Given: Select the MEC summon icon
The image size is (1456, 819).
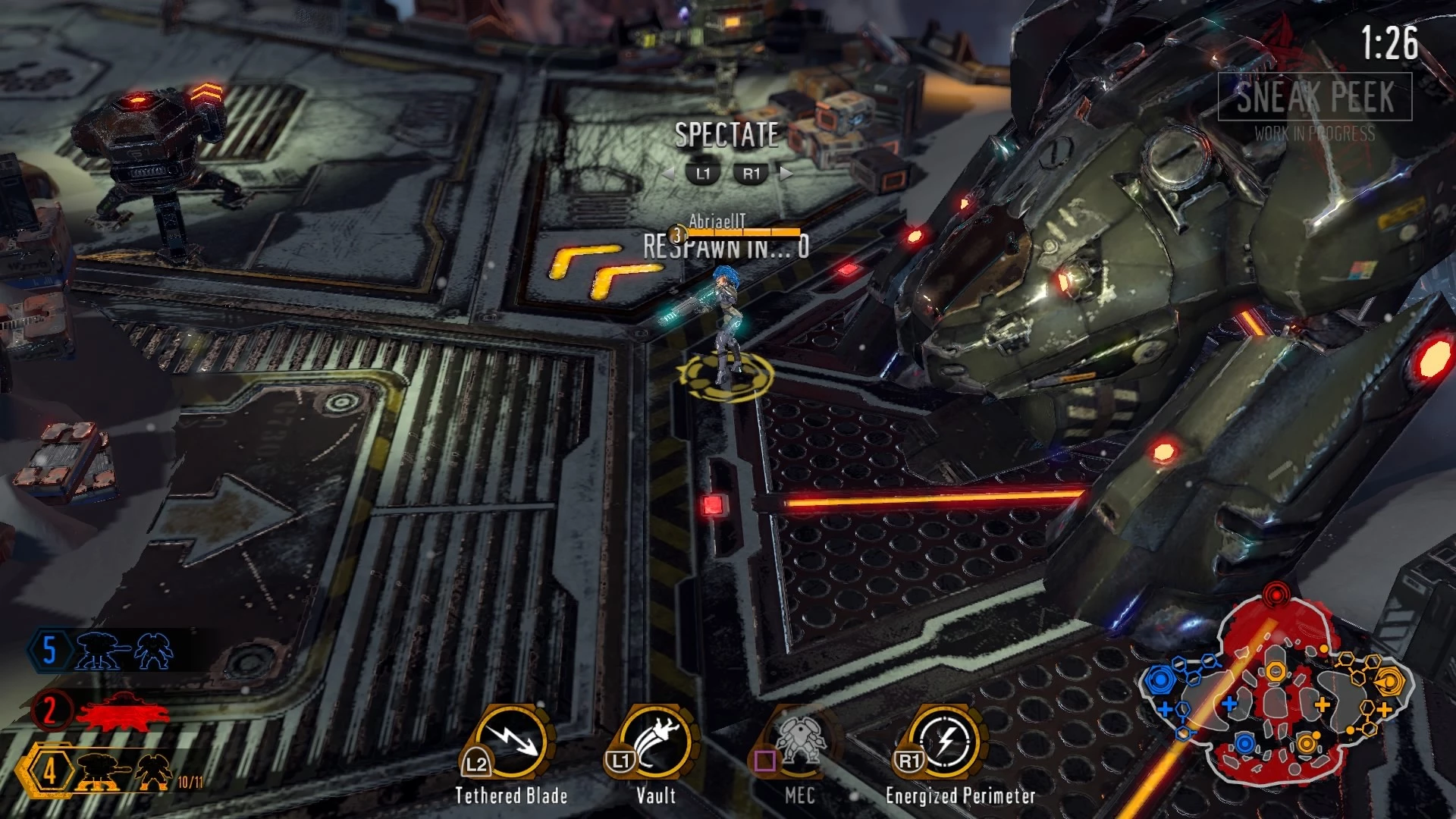Looking at the screenshot, I should click(x=798, y=744).
